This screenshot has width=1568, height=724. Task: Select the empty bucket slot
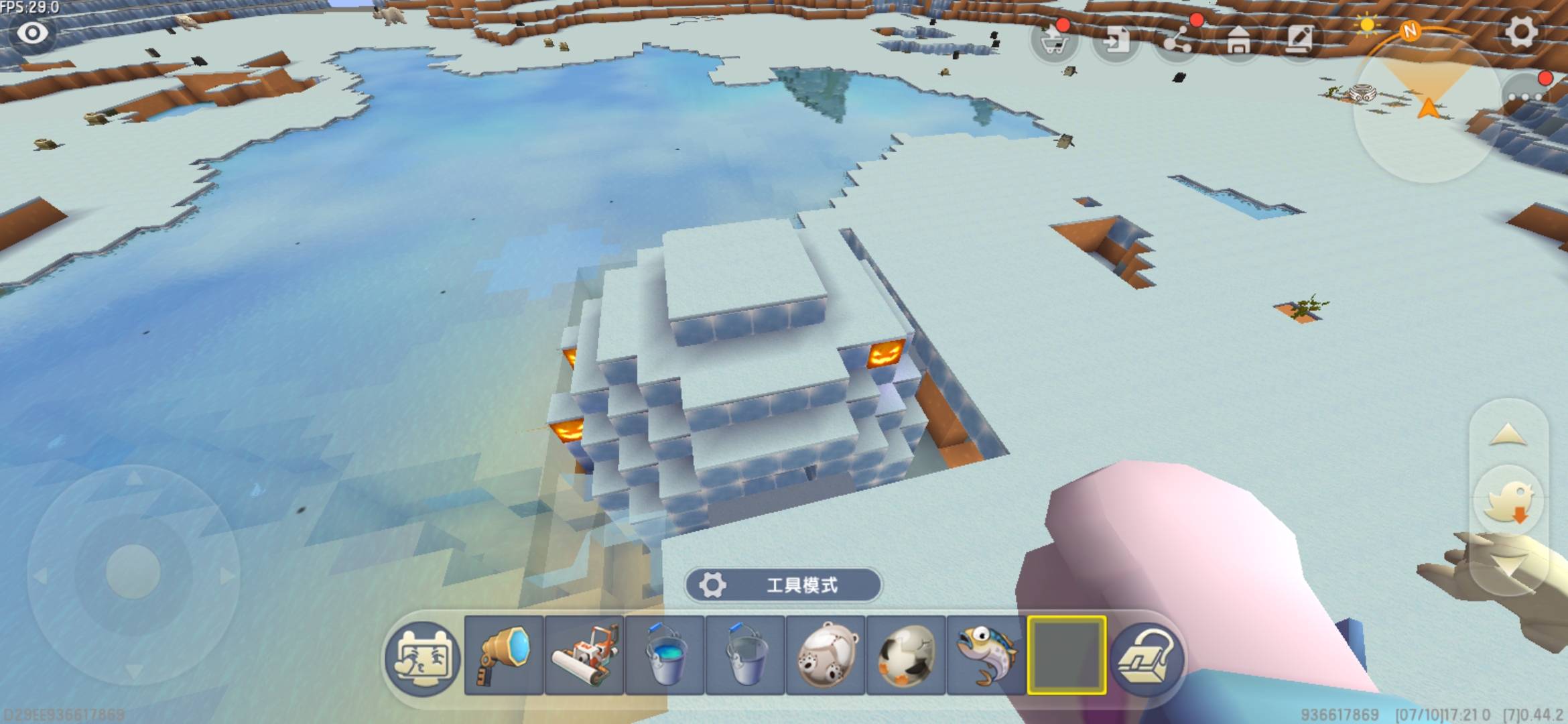745,655
